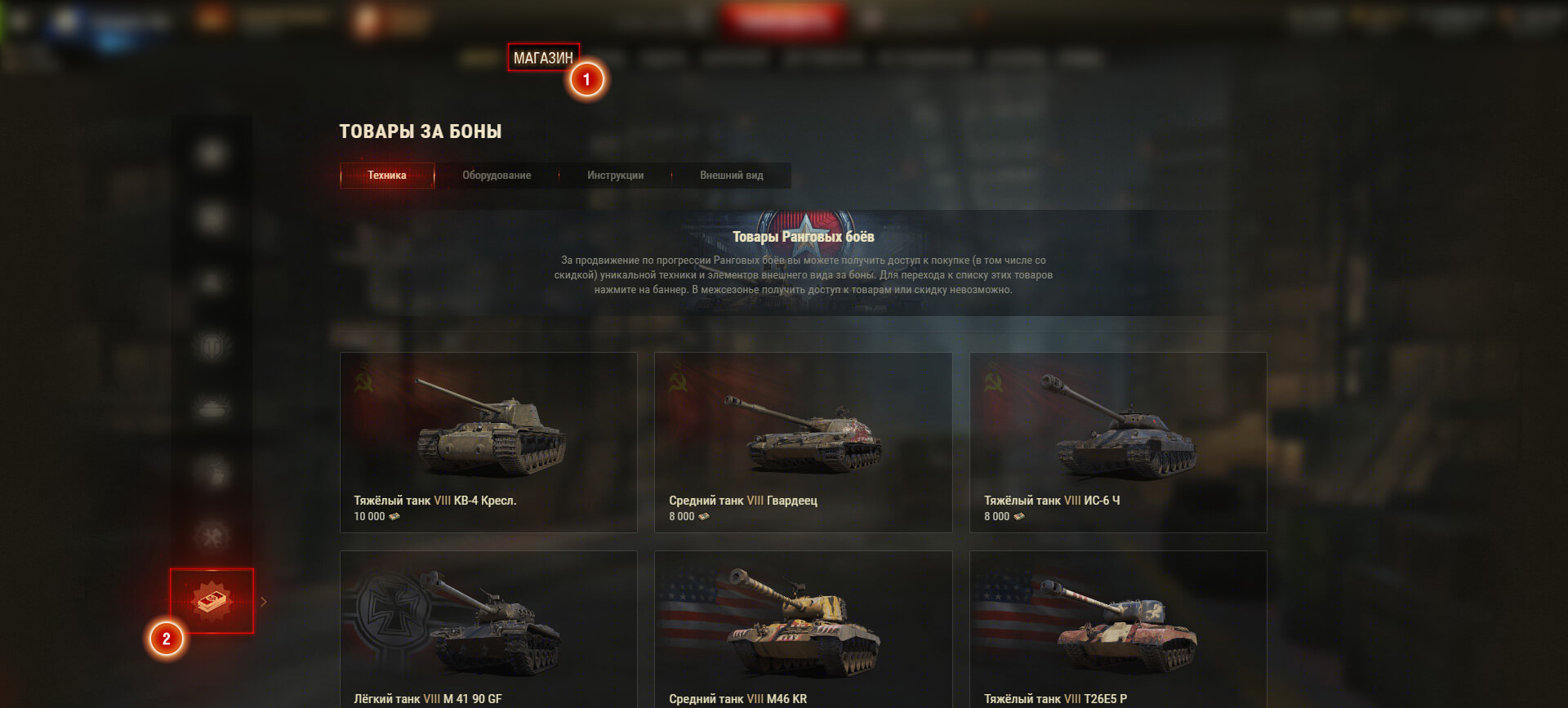The height and width of the screenshot is (708, 1568).
Task: Open the ИС-6 Ч heavy tank card
Action: [x=1117, y=443]
